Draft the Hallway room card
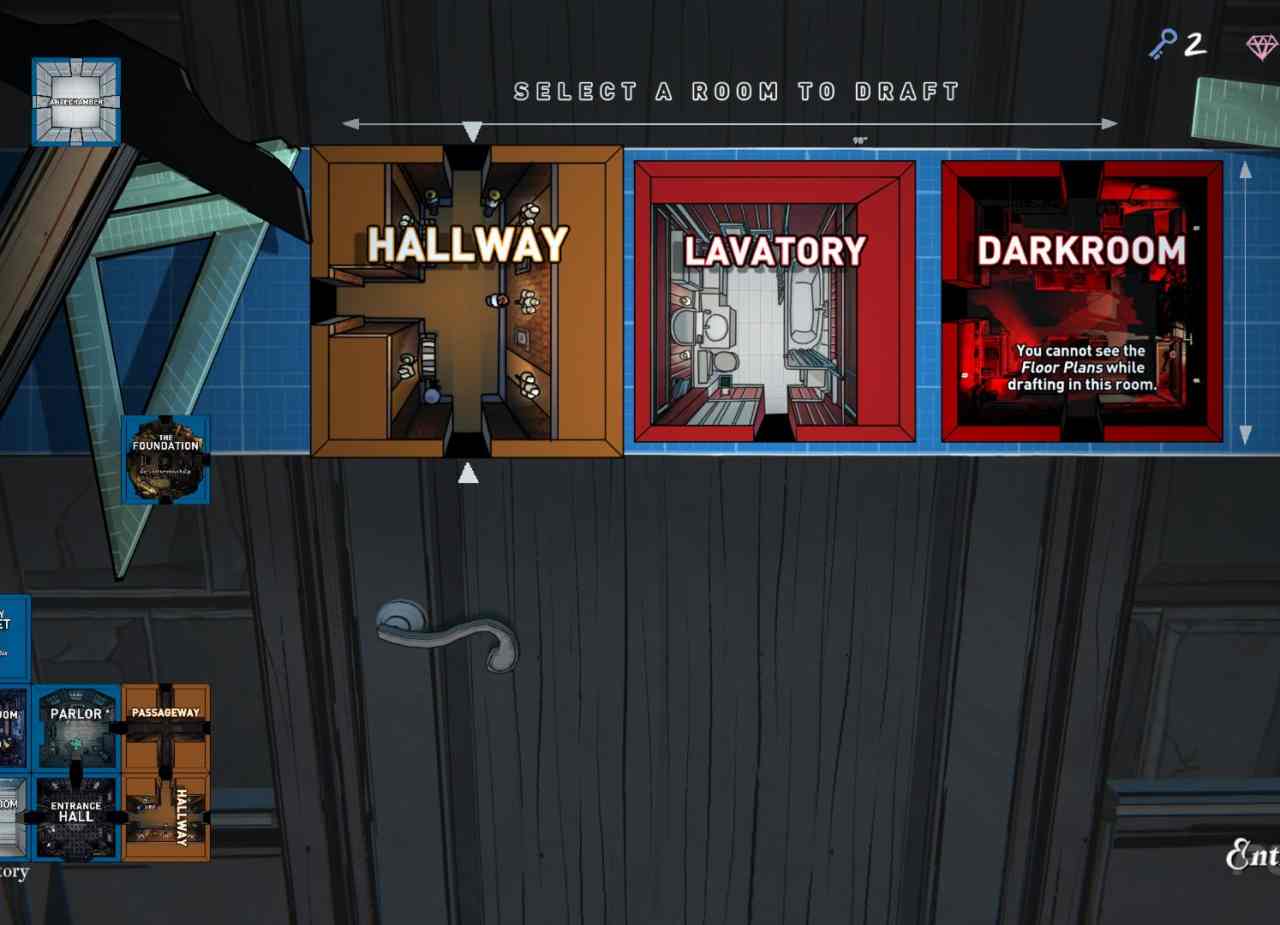The width and height of the screenshot is (1280, 925). [x=467, y=301]
